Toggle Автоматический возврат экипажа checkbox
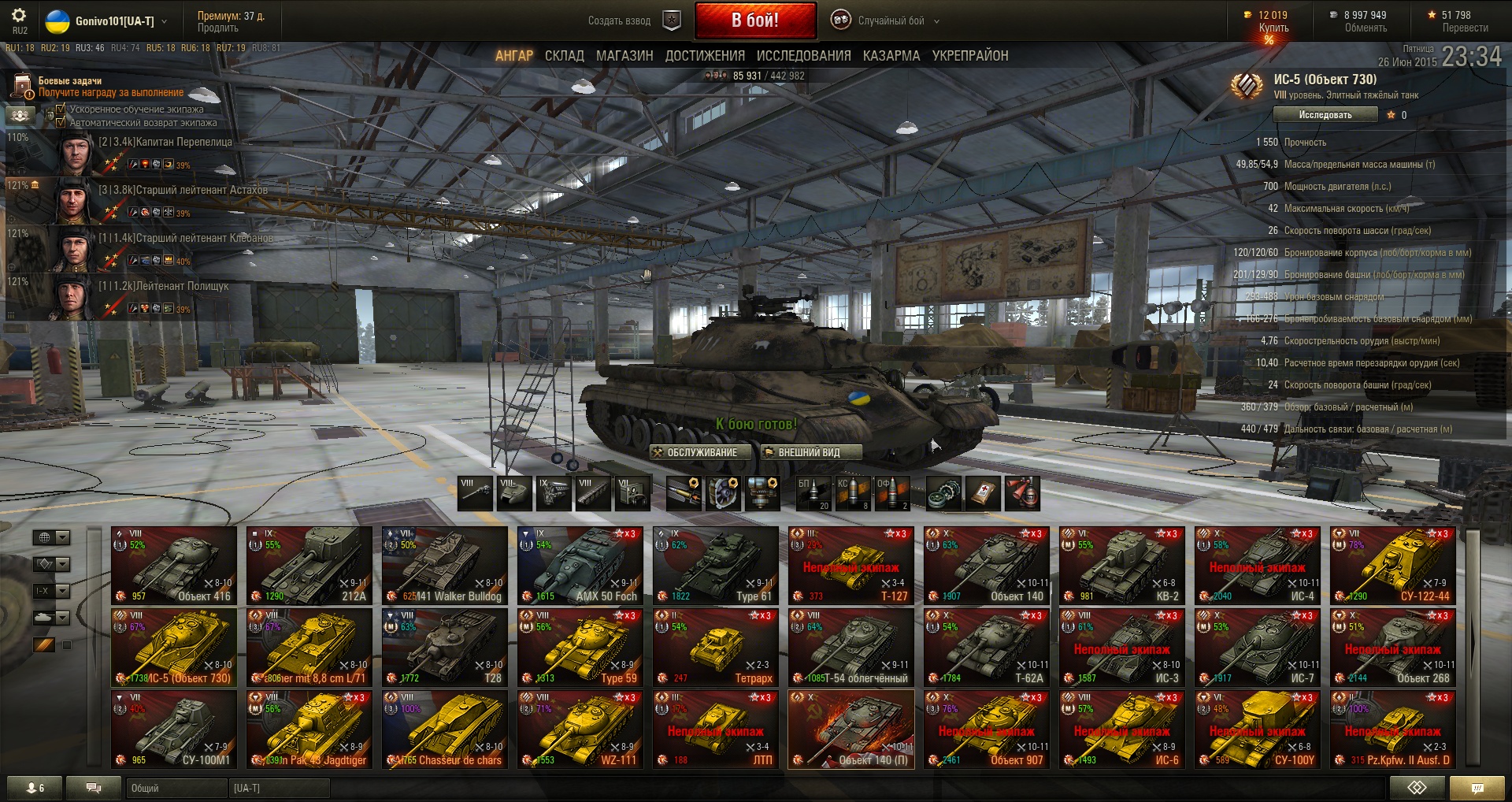Screen dimensions: 1512x802 61,122
